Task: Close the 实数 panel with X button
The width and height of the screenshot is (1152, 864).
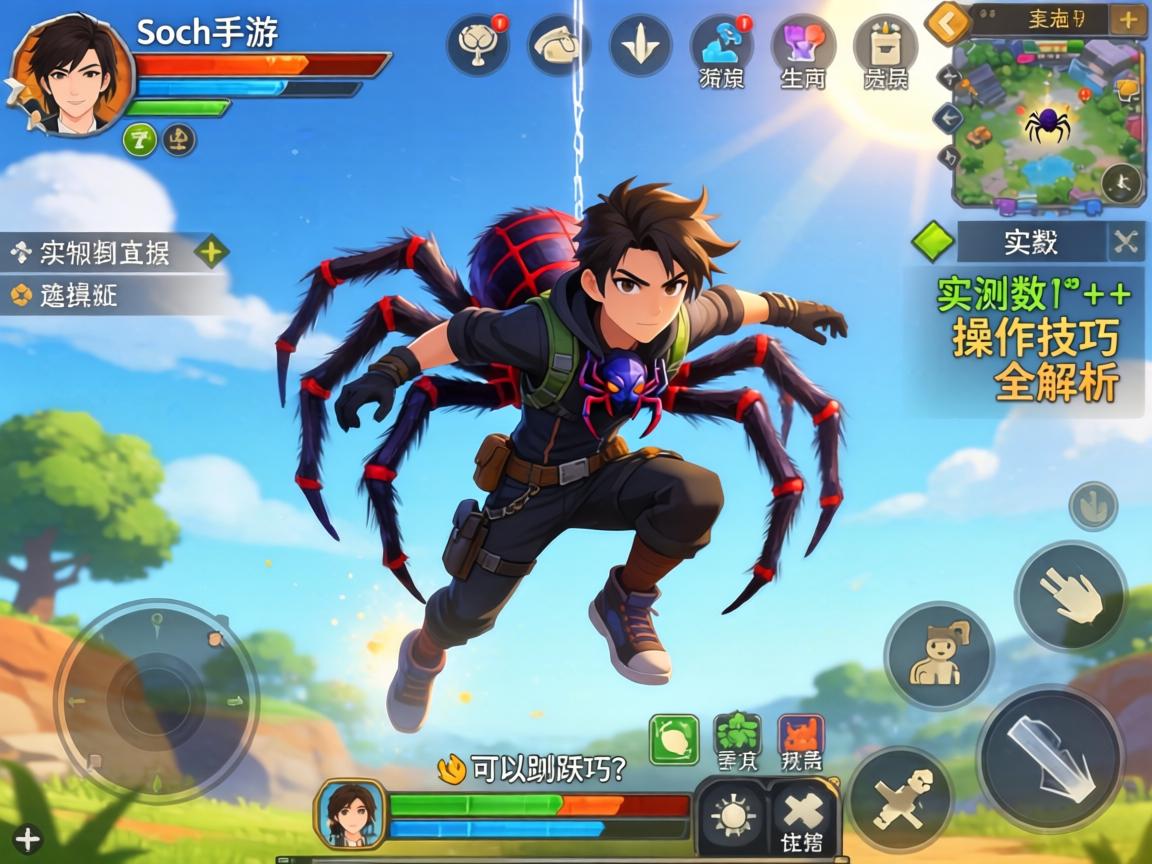Action: pos(1126,242)
